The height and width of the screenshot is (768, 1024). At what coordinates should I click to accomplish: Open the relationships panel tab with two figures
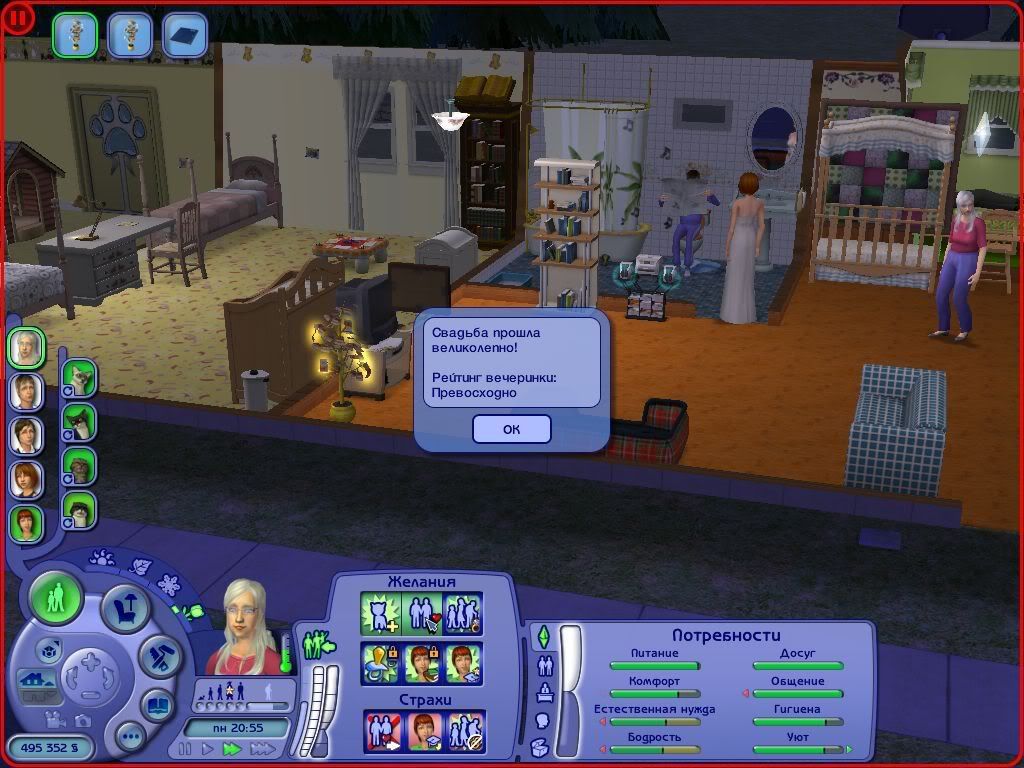(x=545, y=665)
